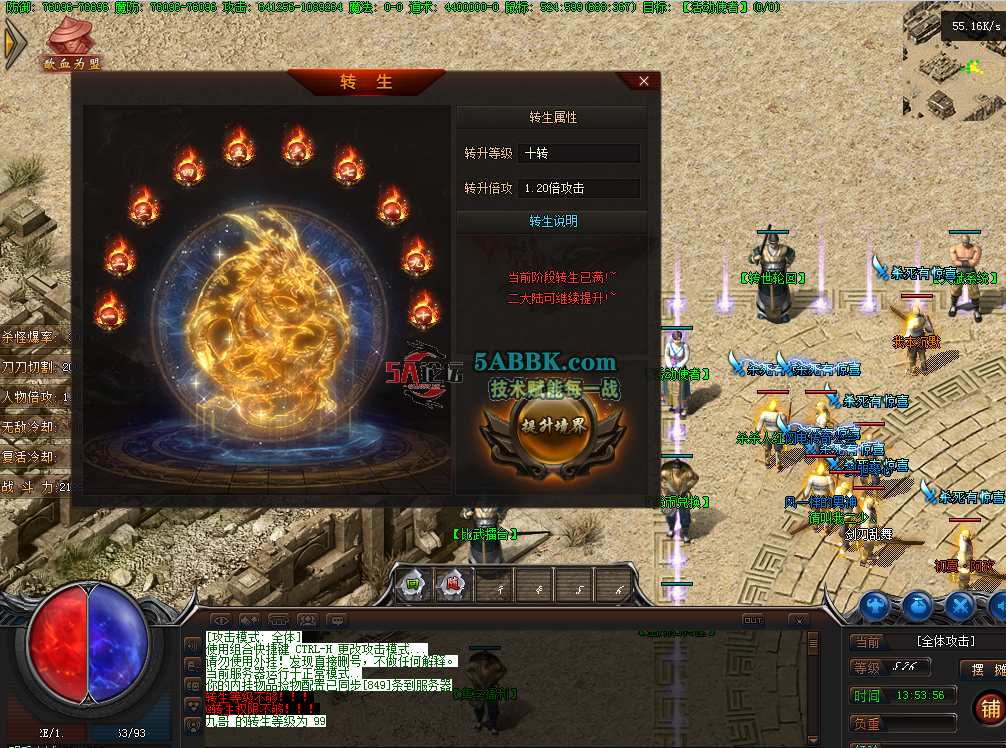This screenshot has height=748, width=1006.
Task: Expand the left side arrow panel
Action: point(15,45)
